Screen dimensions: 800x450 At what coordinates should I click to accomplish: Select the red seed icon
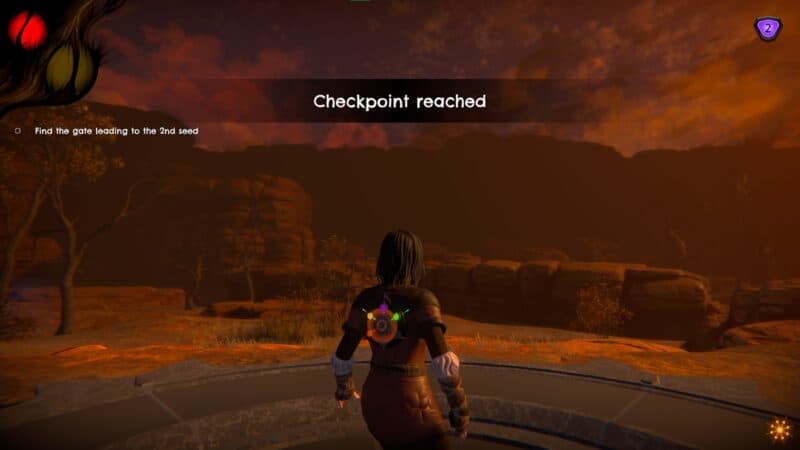click(x=27, y=29)
